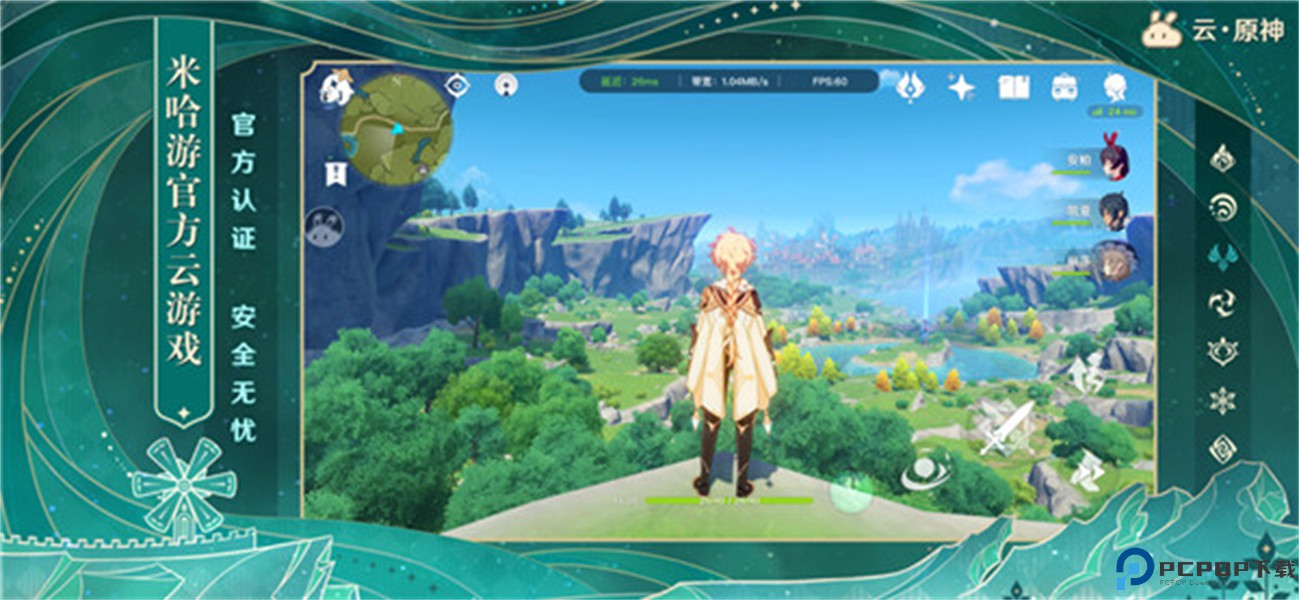
Task: Open the circular minimap
Action: coord(396,130)
